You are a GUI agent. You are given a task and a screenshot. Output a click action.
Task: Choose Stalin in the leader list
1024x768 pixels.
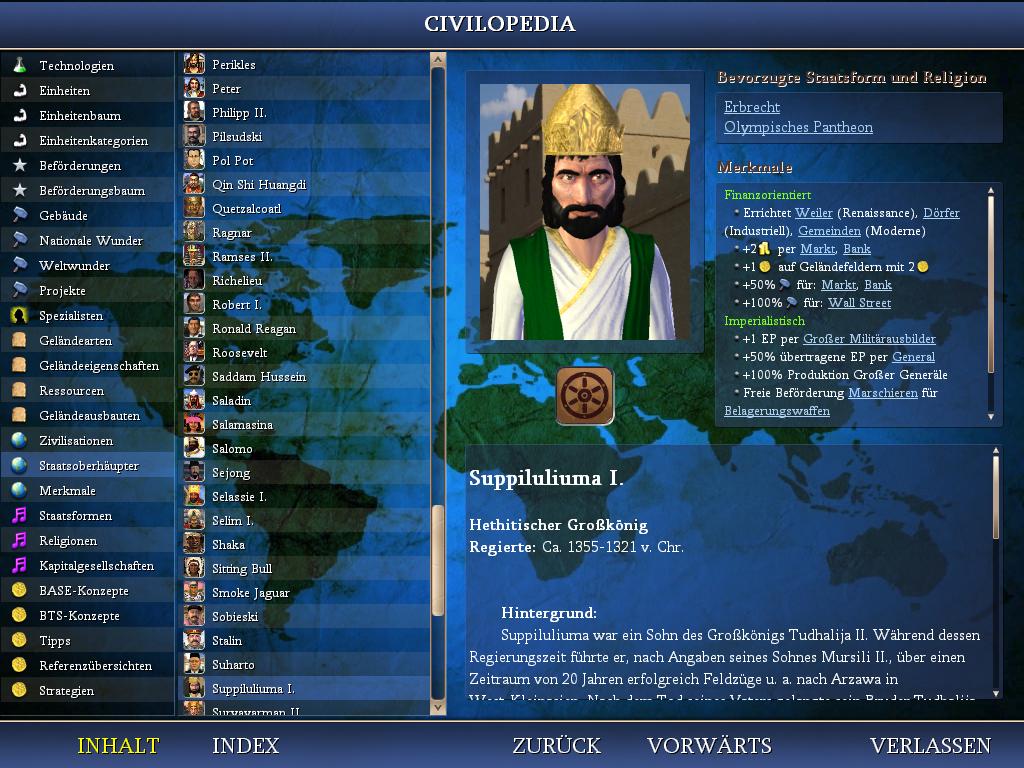click(227, 640)
